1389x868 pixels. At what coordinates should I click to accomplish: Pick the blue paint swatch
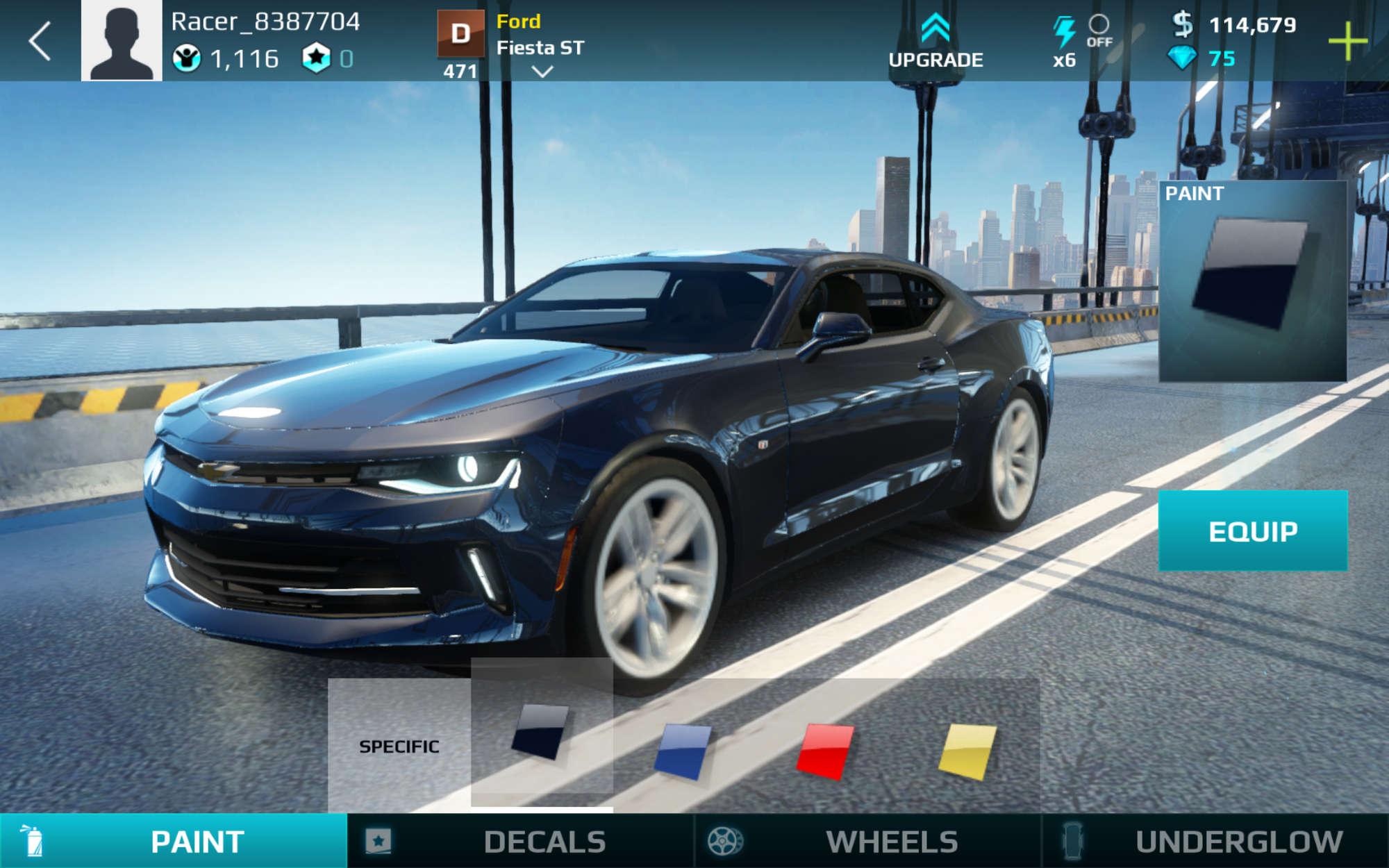[683, 751]
